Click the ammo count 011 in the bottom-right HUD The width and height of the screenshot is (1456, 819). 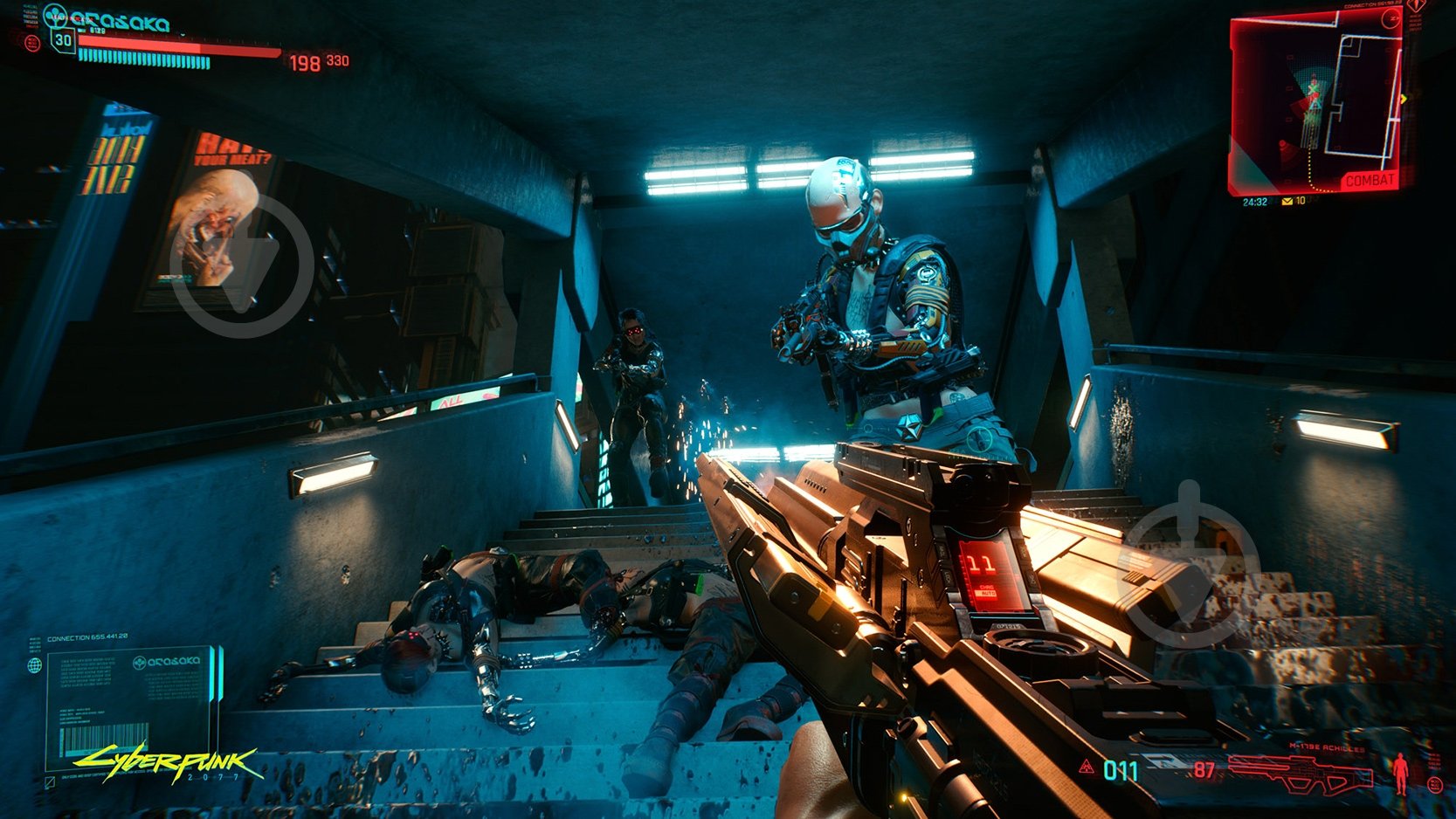tap(1120, 770)
